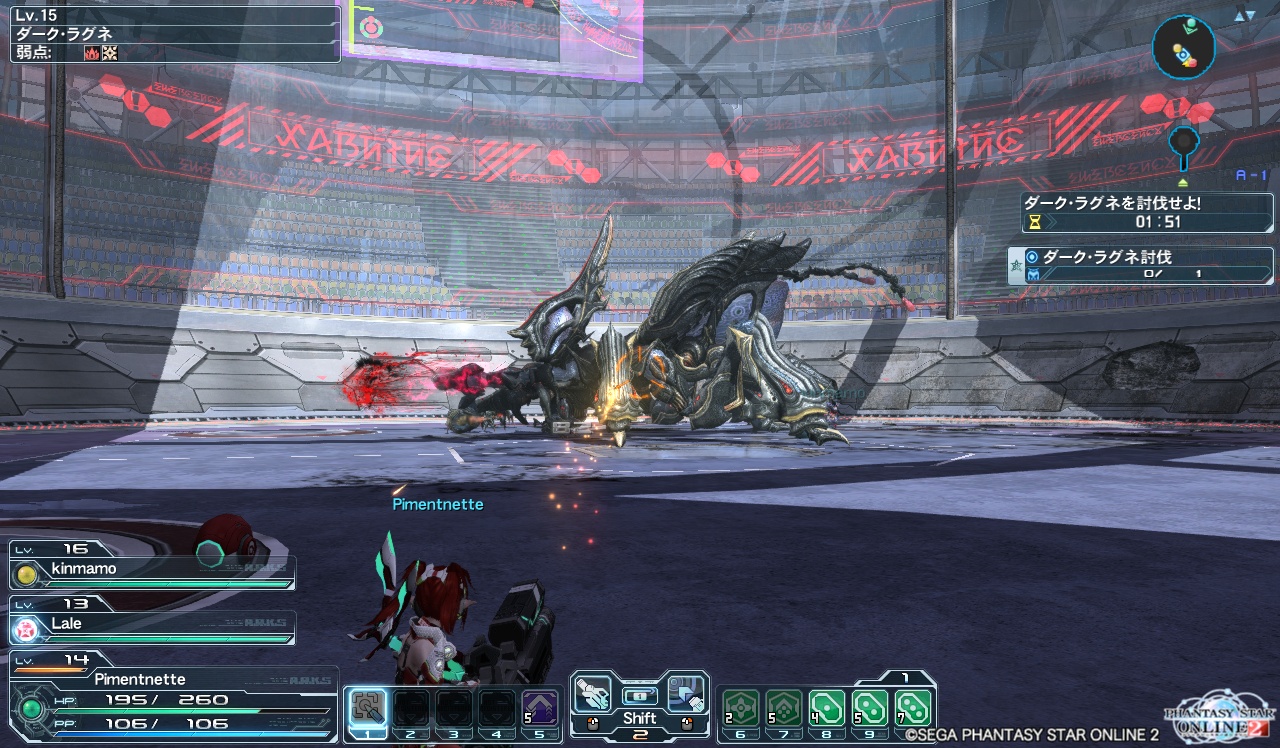Click the ダーク・ラグネ enemy target info panel
Image resolution: width=1280 pixels, height=748 pixels.
170,33
